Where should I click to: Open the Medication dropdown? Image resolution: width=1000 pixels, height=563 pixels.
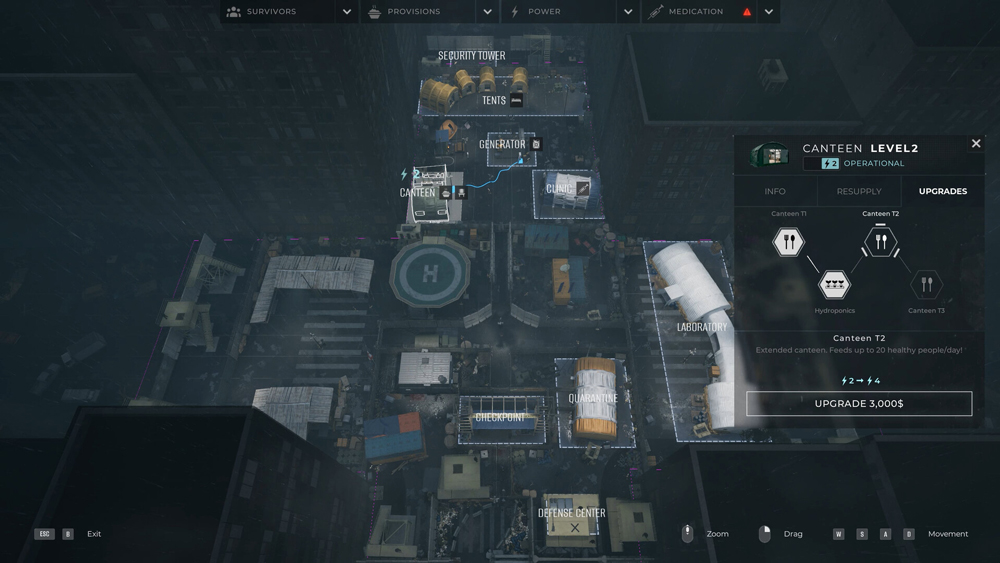point(768,12)
